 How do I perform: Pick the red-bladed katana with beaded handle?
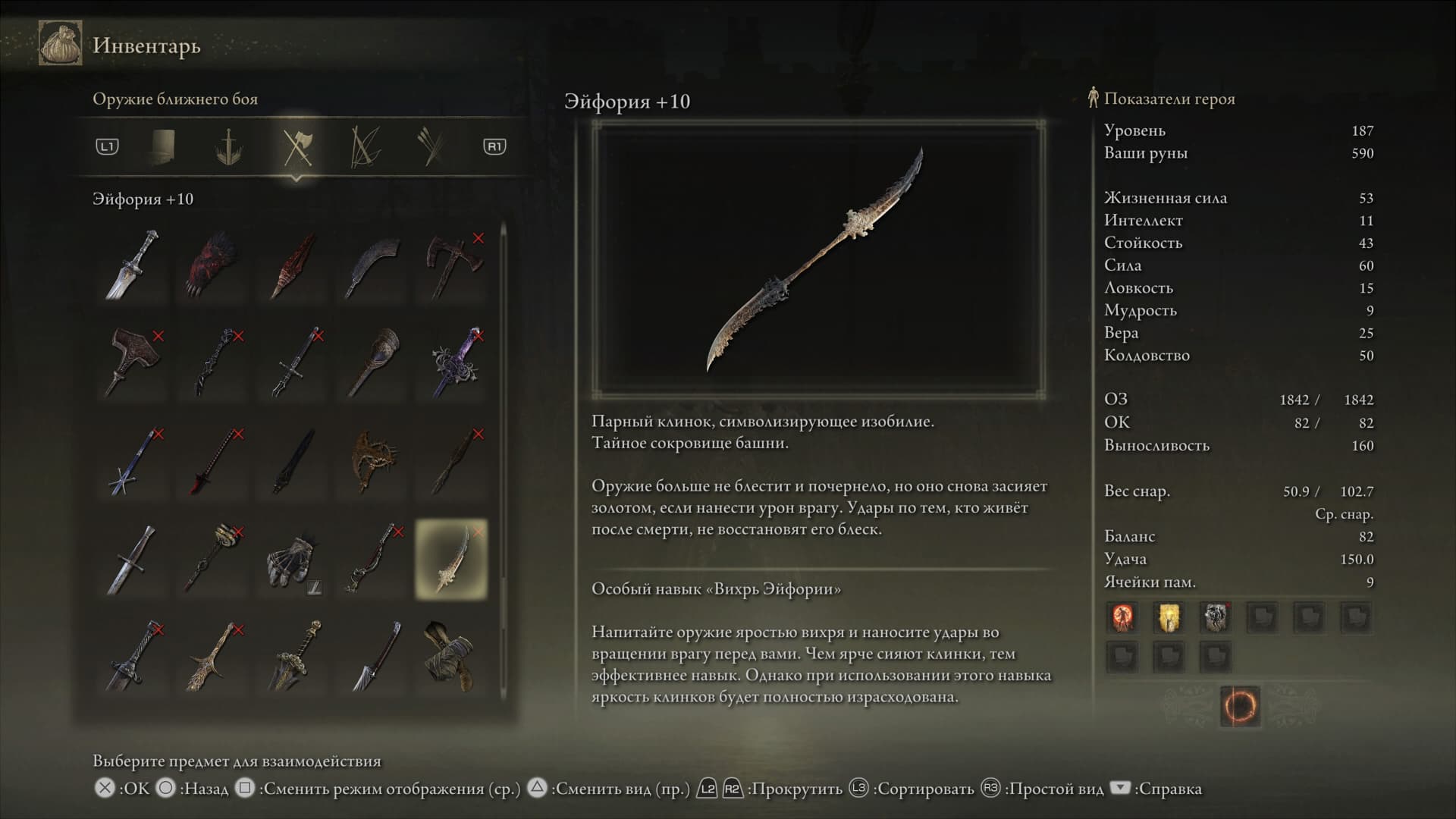coord(212,461)
